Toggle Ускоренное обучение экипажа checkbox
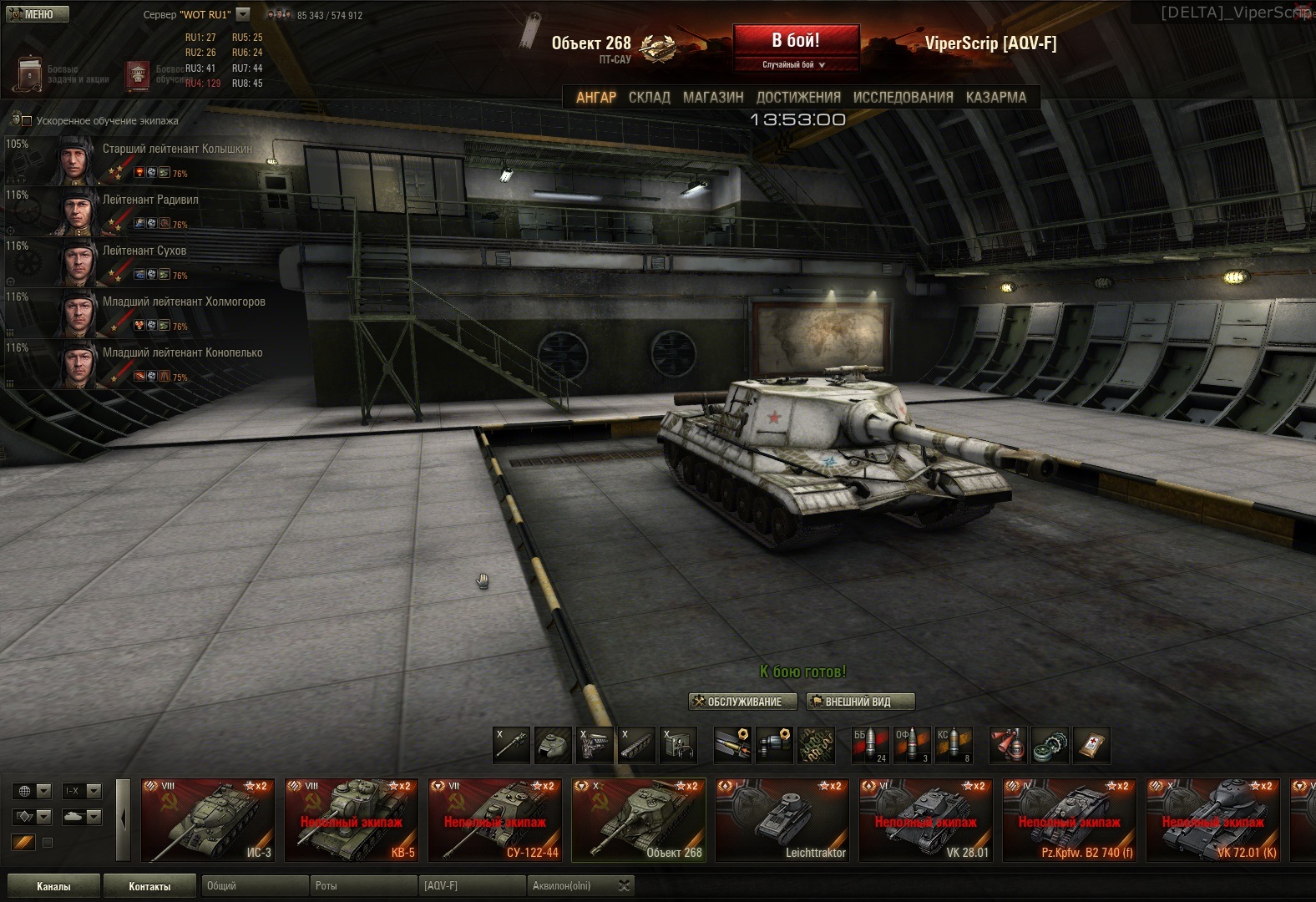 (x=27, y=121)
